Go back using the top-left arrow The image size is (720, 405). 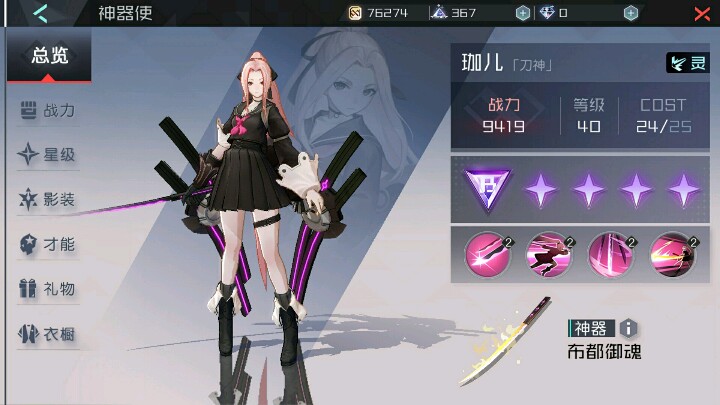pos(40,13)
